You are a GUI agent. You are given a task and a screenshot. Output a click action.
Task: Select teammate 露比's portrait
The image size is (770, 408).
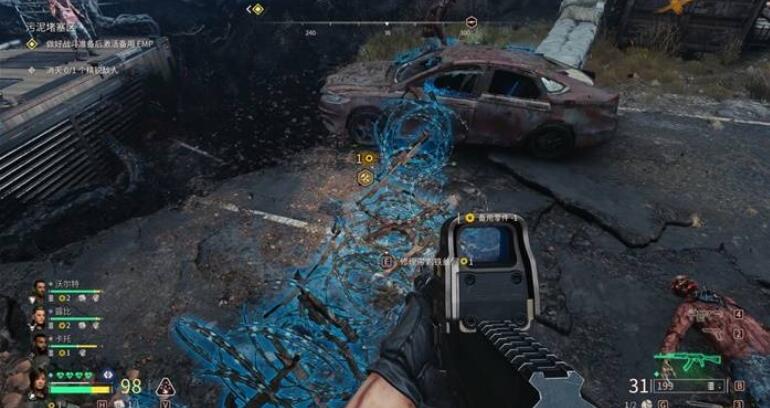pyautogui.click(x=40, y=318)
